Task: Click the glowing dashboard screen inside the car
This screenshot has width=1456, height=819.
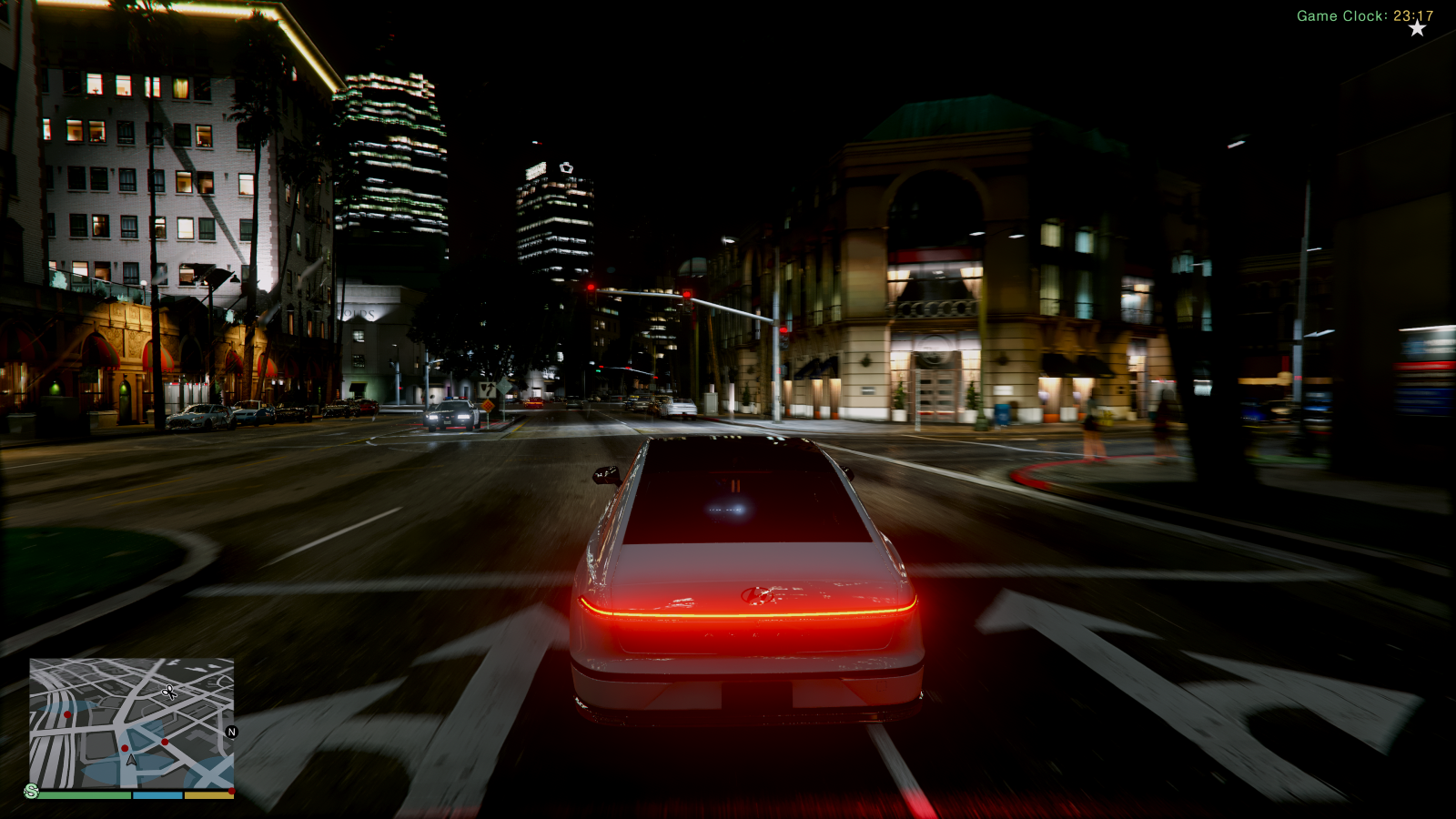Action: coord(728,507)
